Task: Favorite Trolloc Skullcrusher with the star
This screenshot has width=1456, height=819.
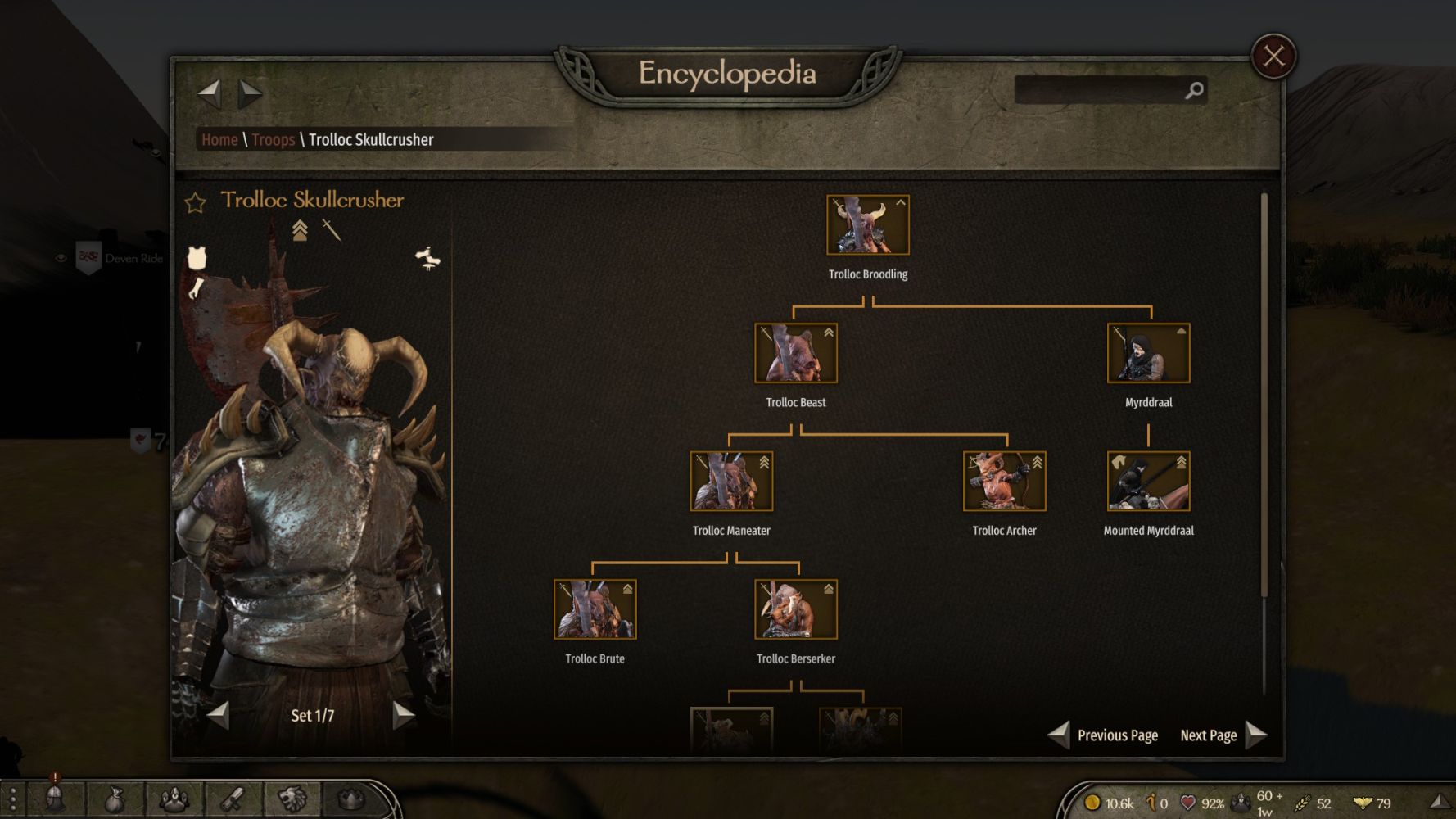Action: (195, 202)
